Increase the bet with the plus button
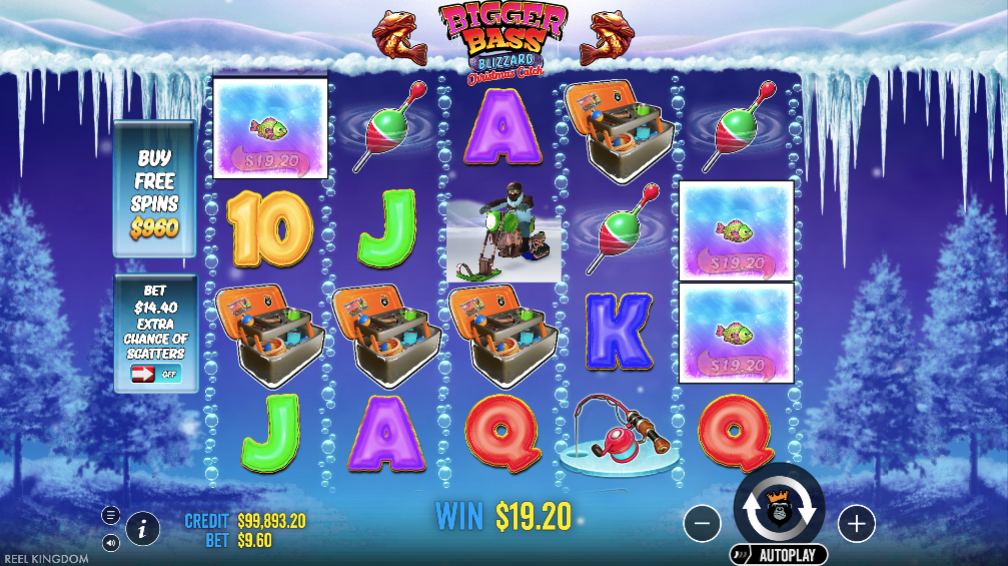 pyautogui.click(x=856, y=522)
